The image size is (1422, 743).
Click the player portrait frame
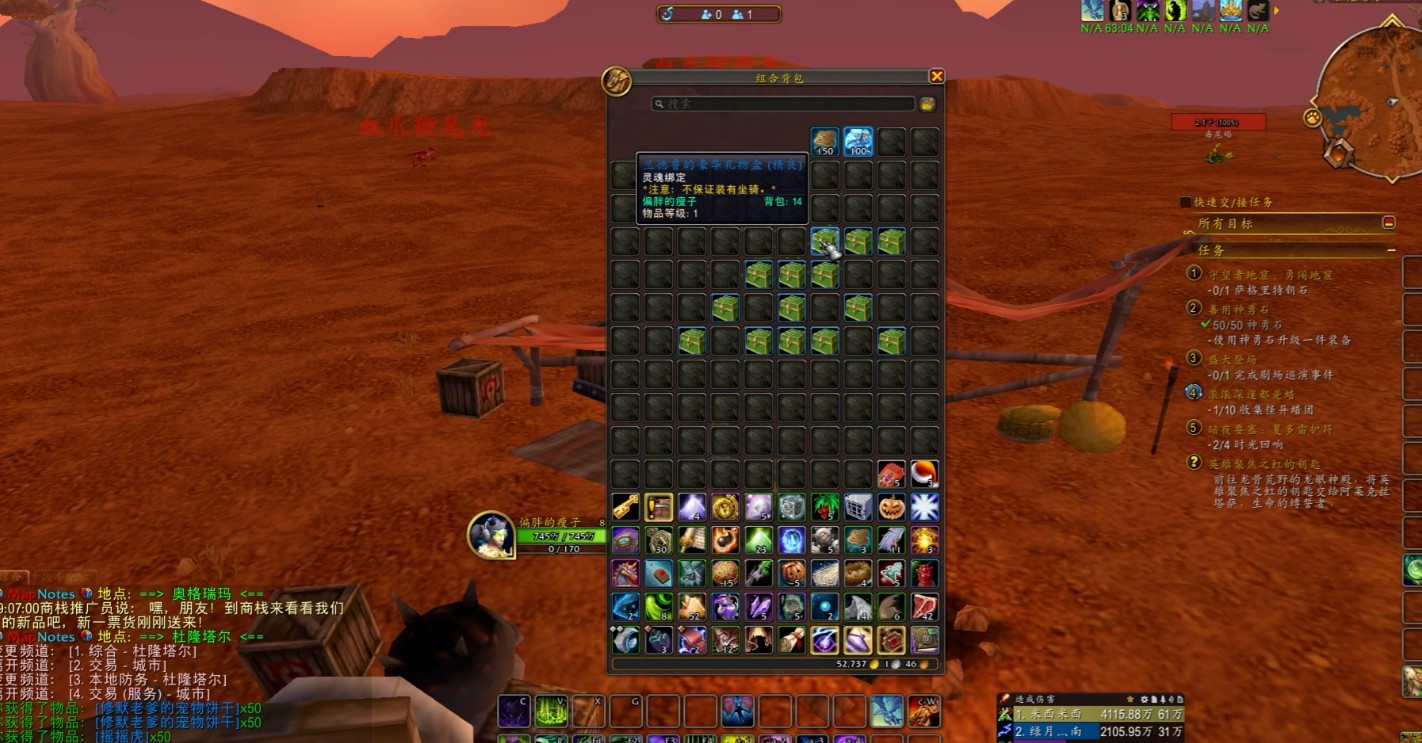point(492,535)
